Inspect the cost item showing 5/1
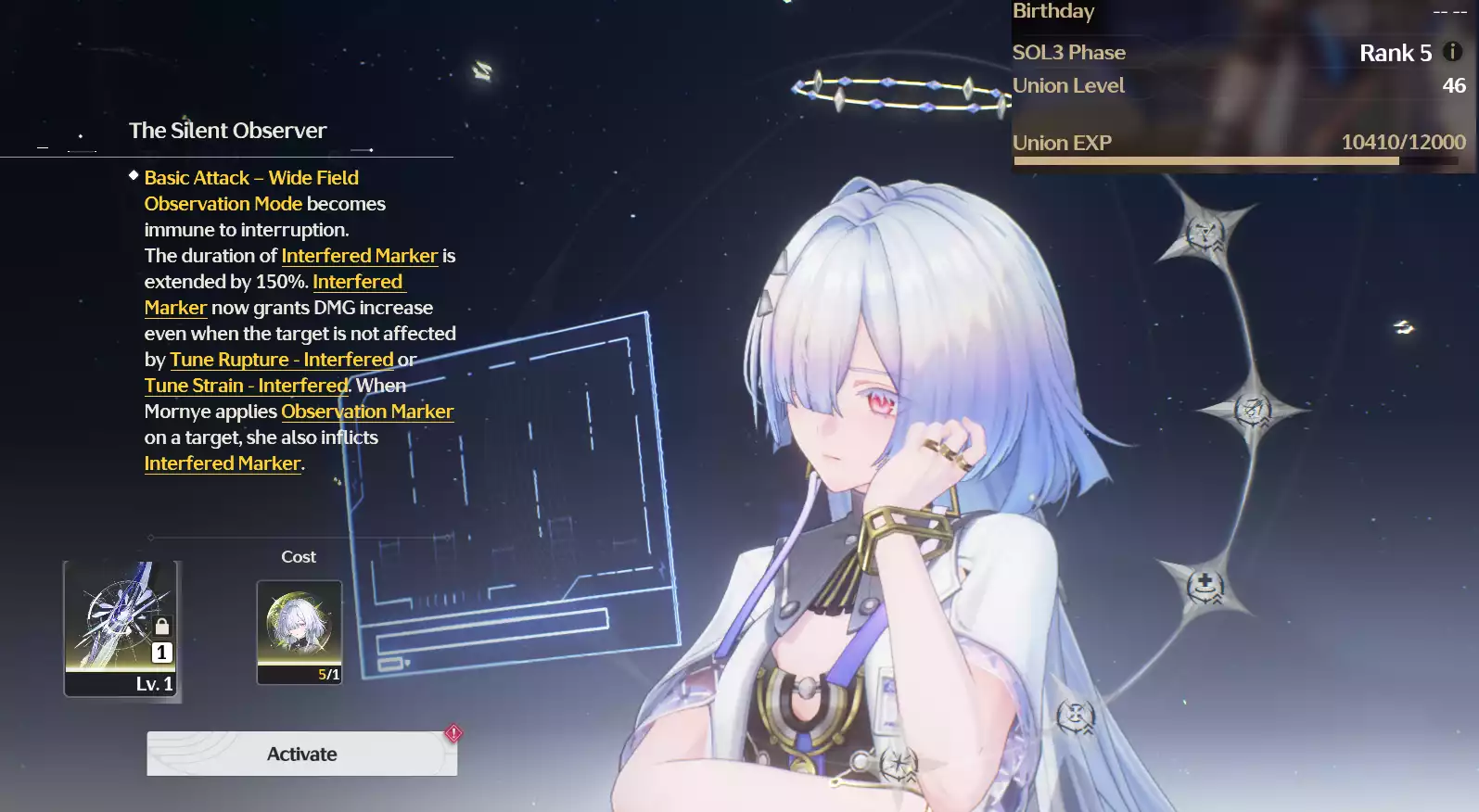 [299, 631]
